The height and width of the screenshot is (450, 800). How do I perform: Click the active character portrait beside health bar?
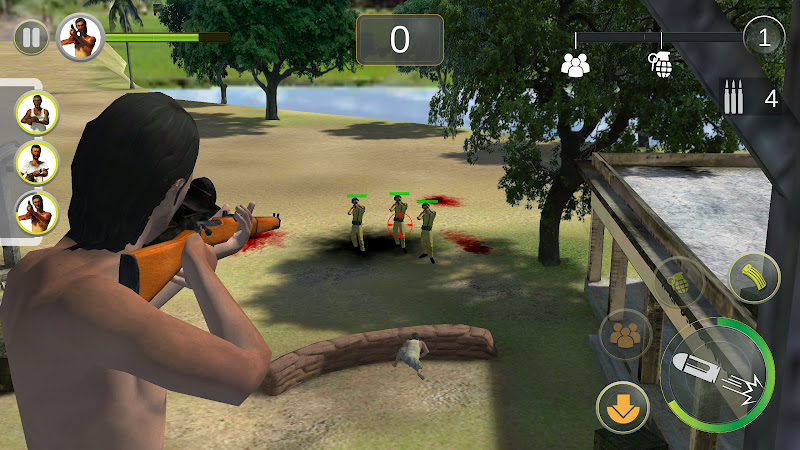(x=79, y=37)
